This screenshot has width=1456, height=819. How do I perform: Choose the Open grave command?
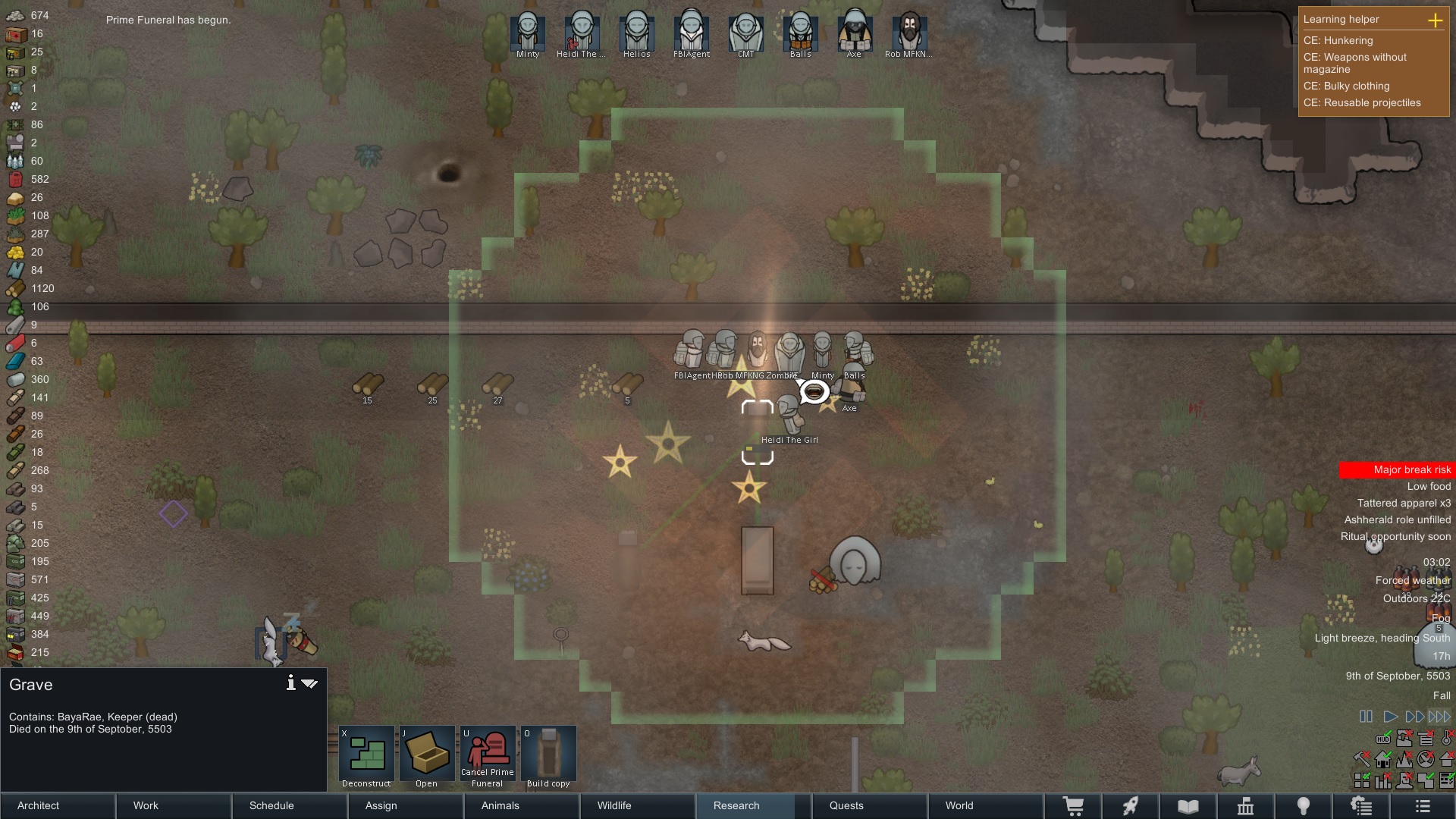click(426, 757)
